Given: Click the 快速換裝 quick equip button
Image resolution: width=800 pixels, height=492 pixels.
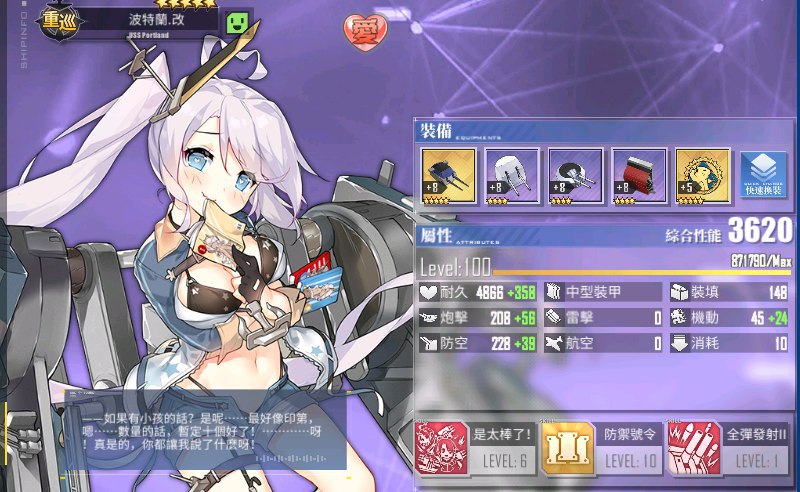Looking at the screenshot, I should [x=764, y=177].
